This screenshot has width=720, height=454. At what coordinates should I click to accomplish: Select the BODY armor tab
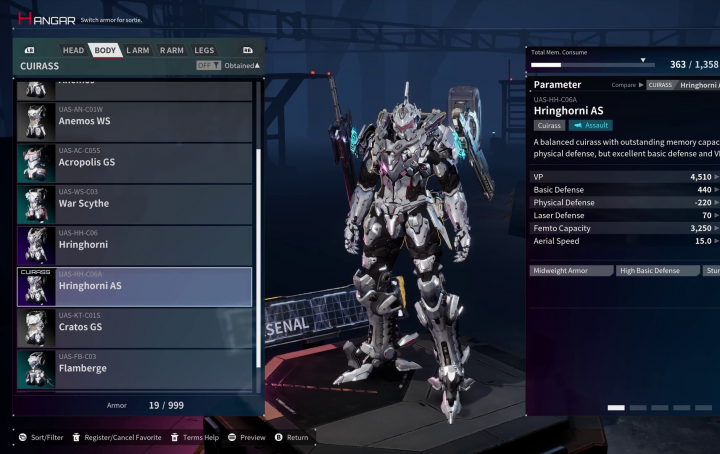coord(104,50)
